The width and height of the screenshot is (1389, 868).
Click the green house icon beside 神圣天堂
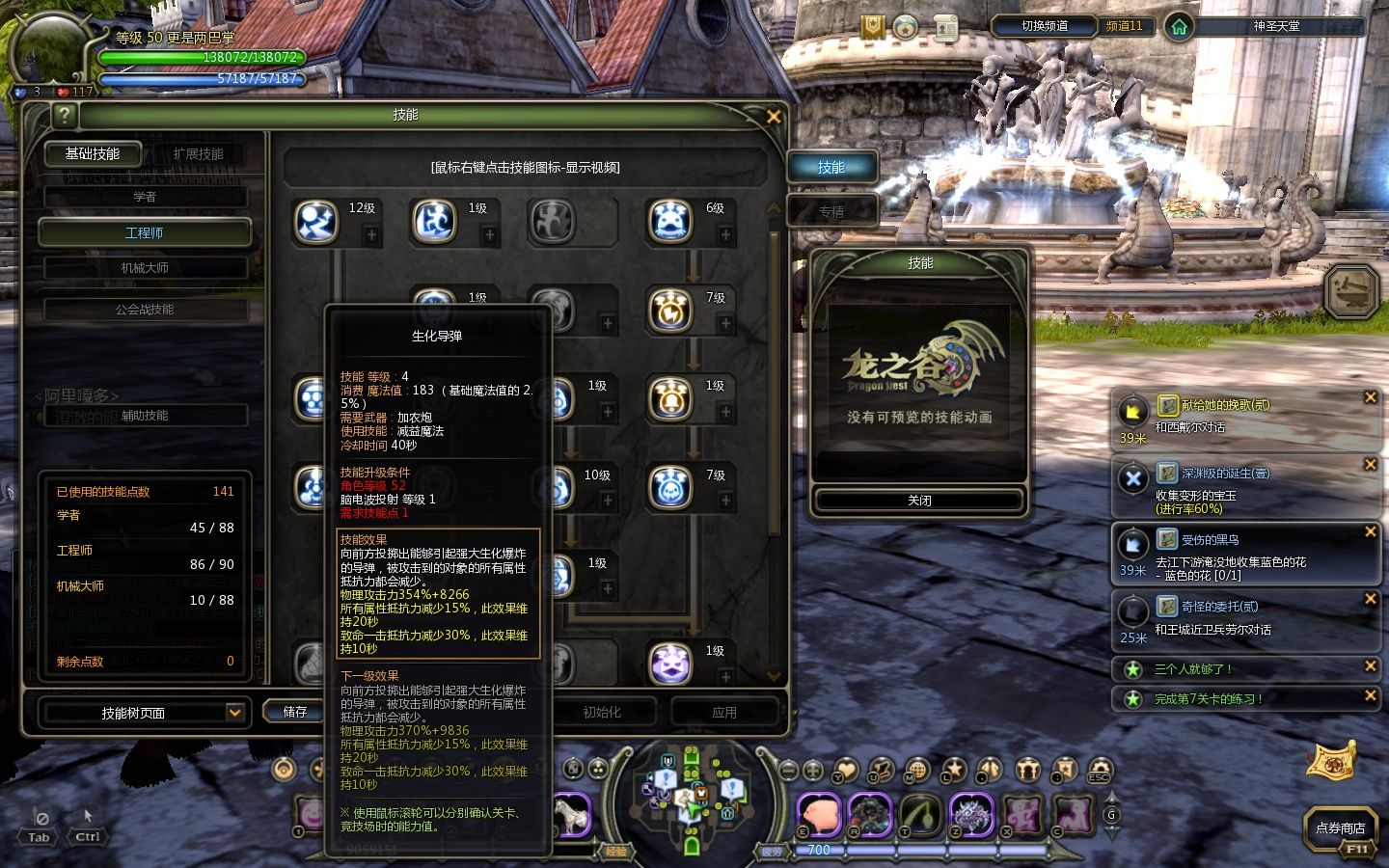1179,26
